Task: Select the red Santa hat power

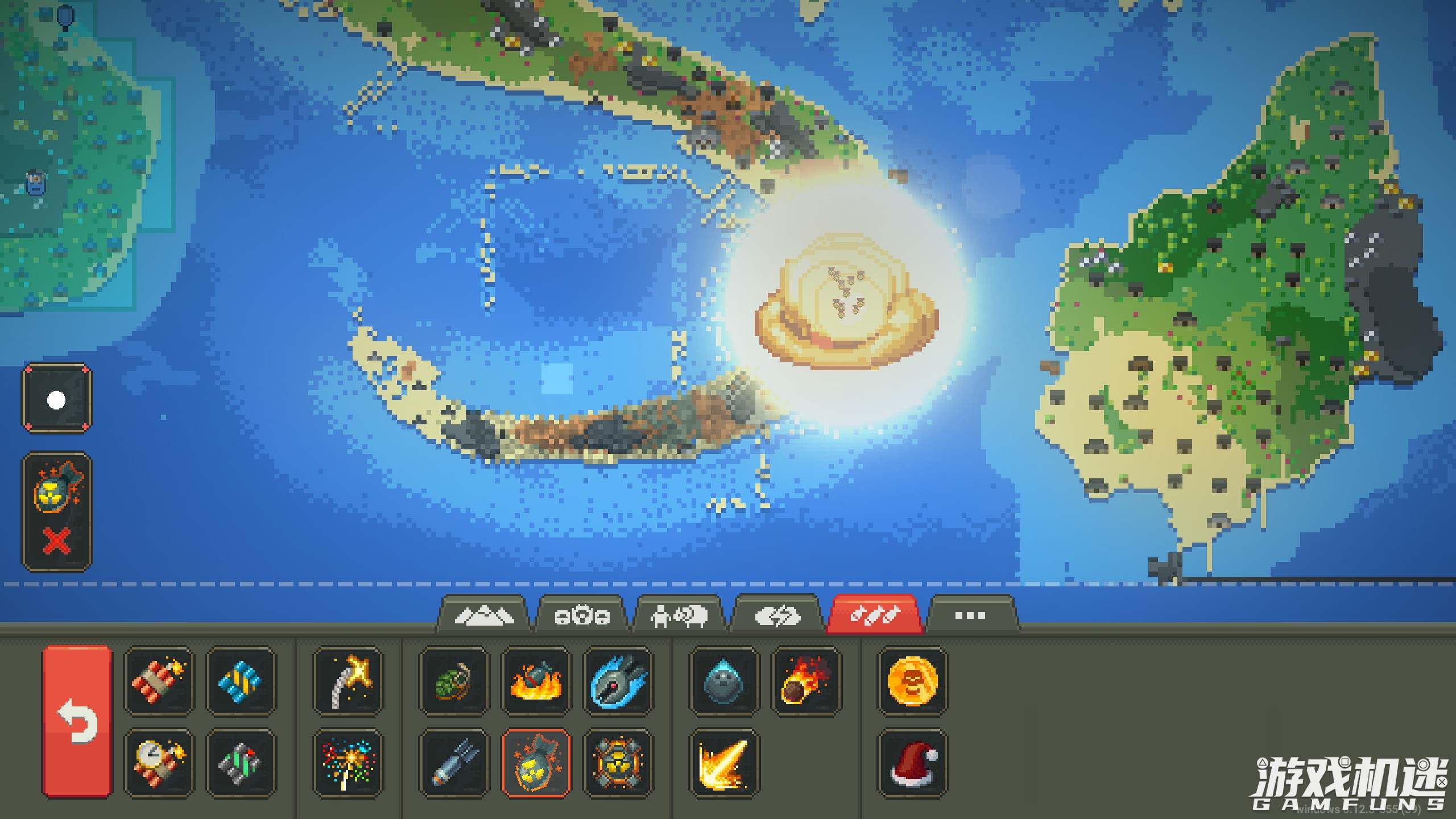Action: pyautogui.click(x=912, y=763)
